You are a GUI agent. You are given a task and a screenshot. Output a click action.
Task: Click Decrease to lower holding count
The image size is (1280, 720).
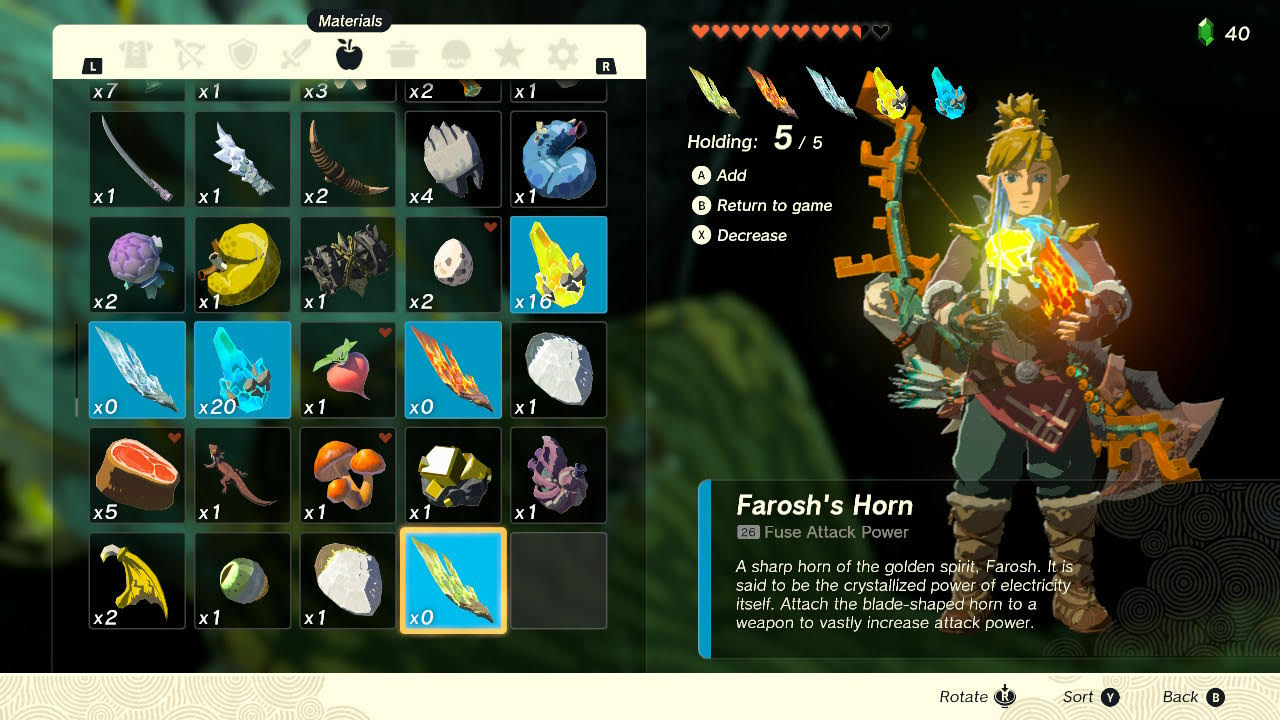click(743, 235)
